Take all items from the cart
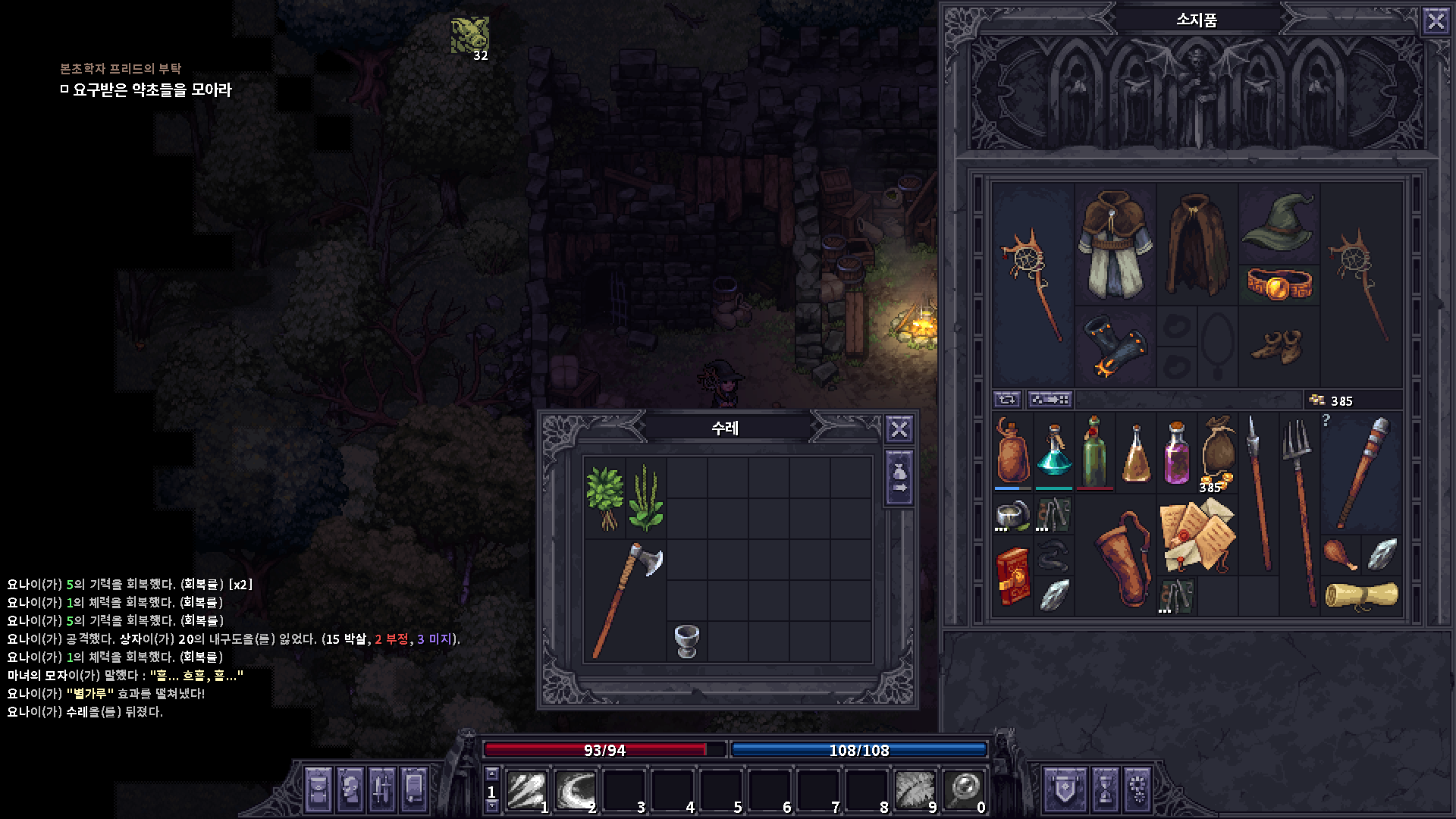This screenshot has width=1456, height=819. 899,479
